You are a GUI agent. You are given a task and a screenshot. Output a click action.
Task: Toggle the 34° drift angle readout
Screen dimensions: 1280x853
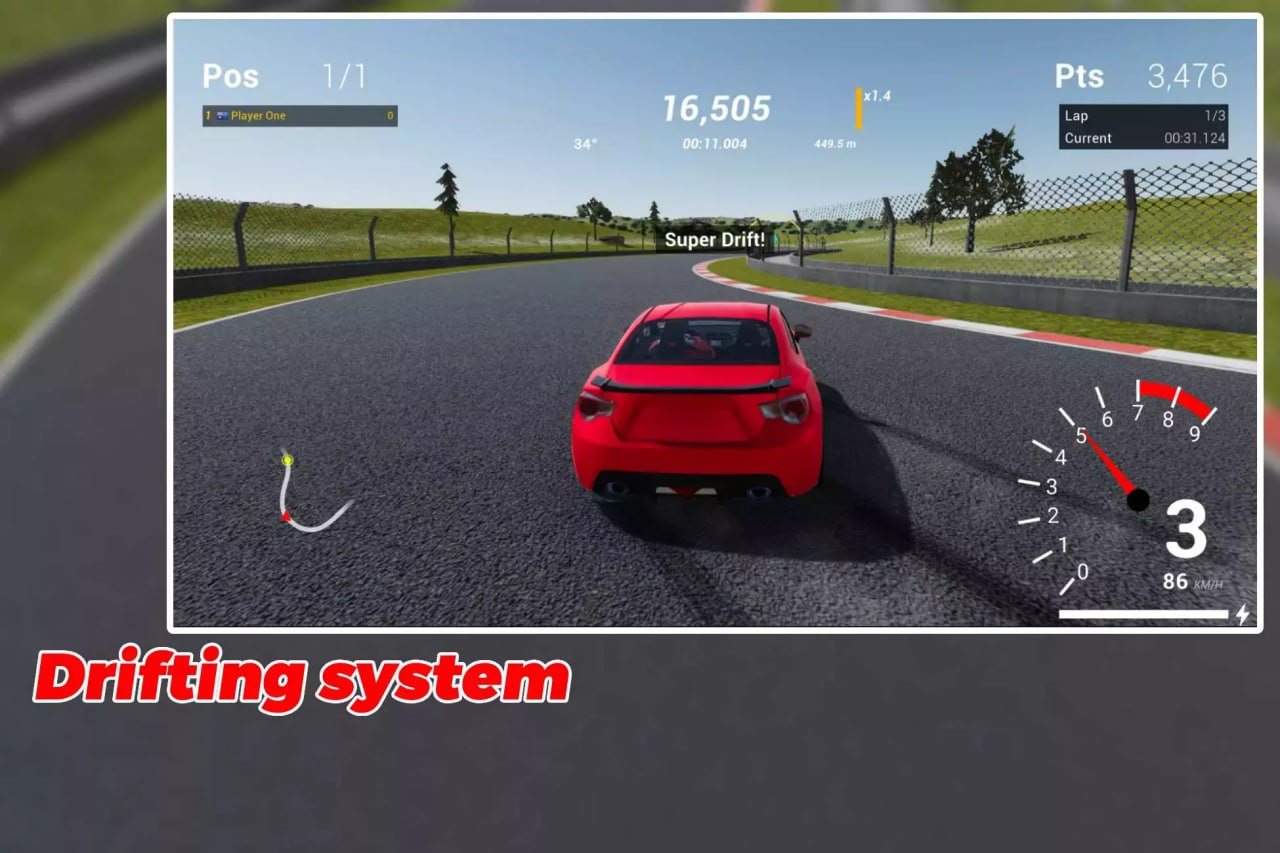point(586,144)
